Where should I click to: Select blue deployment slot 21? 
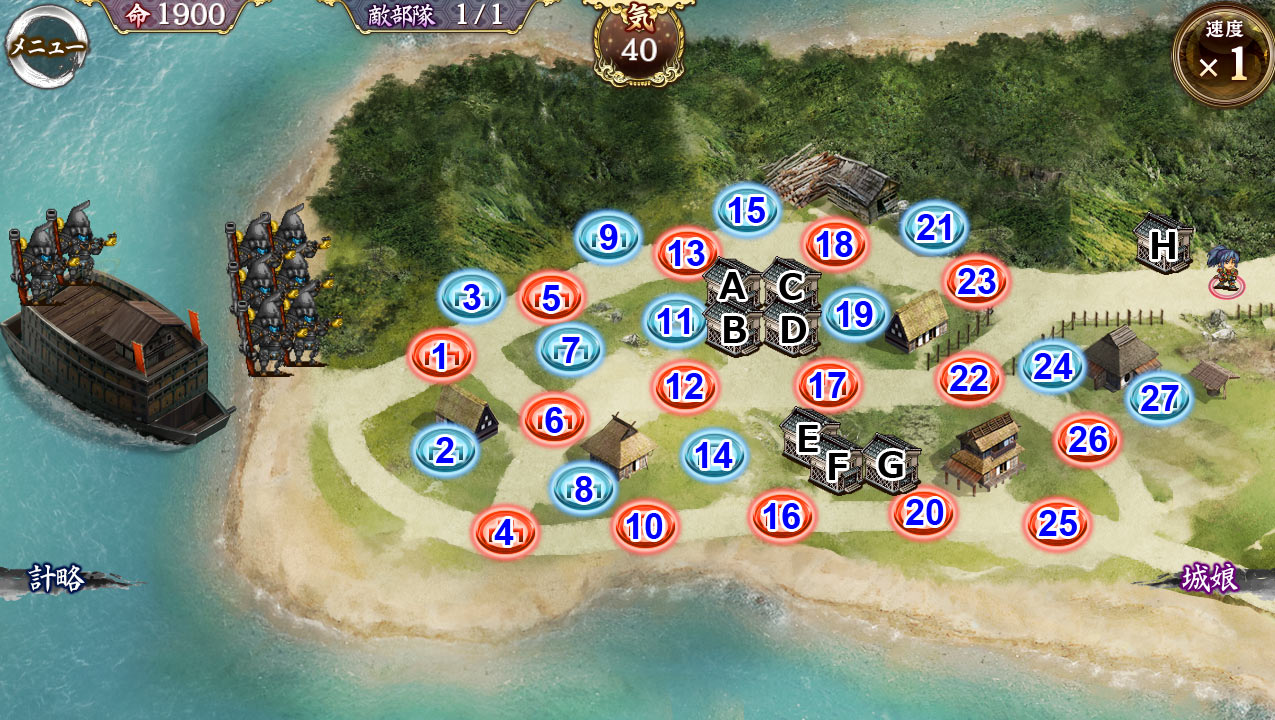coord(934,228)
